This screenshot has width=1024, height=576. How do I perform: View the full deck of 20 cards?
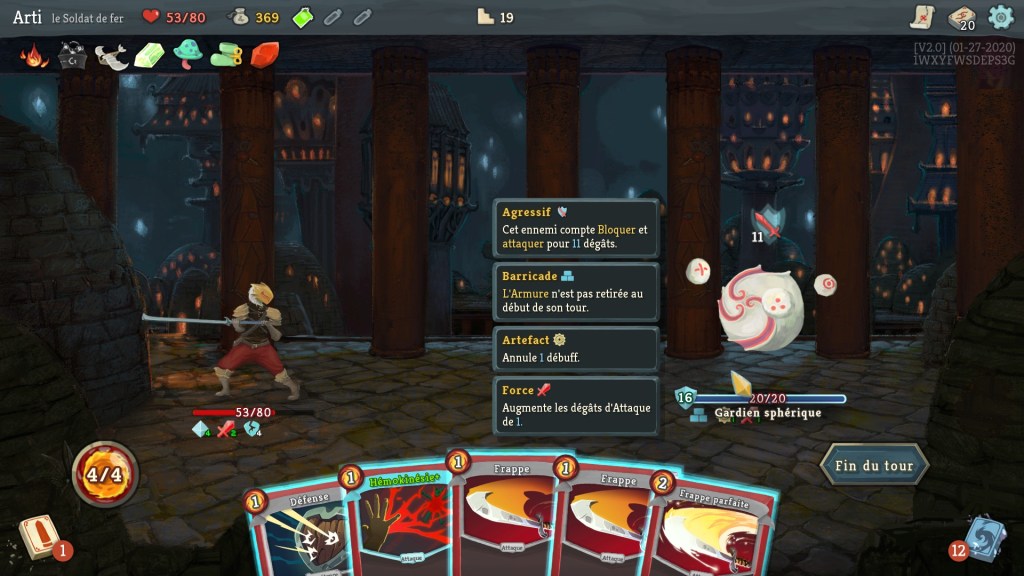click(x=962, y=17)
